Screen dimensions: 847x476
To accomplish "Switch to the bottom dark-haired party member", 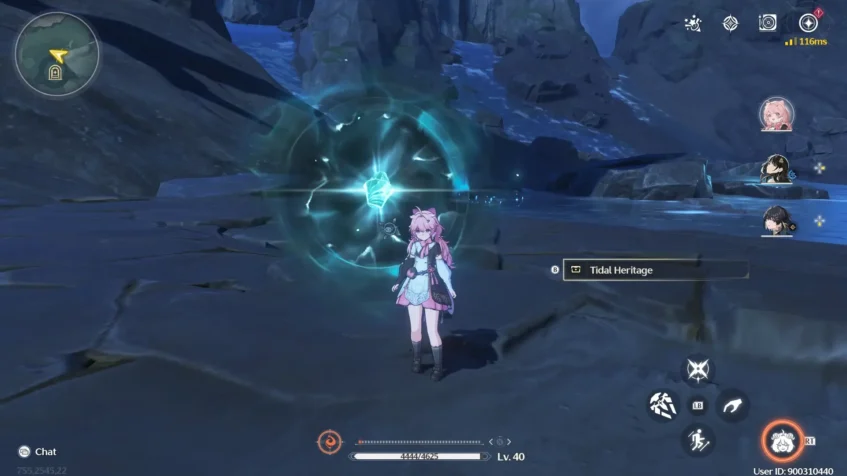I will (x=776, y=219).
